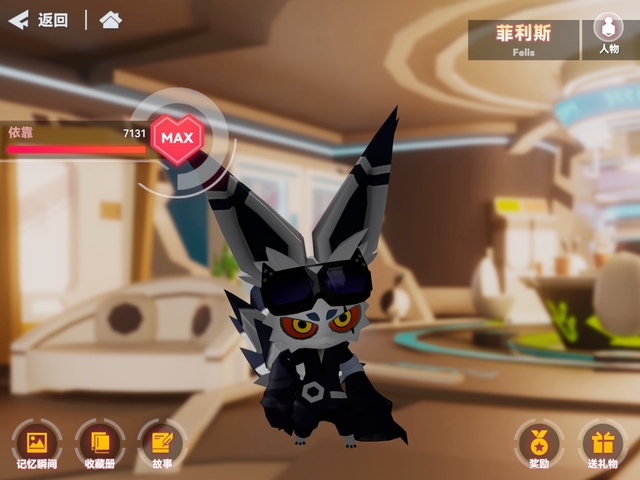View the 故事 story section
The width and height of the screenshot is (640, 480).
(161, 443)
